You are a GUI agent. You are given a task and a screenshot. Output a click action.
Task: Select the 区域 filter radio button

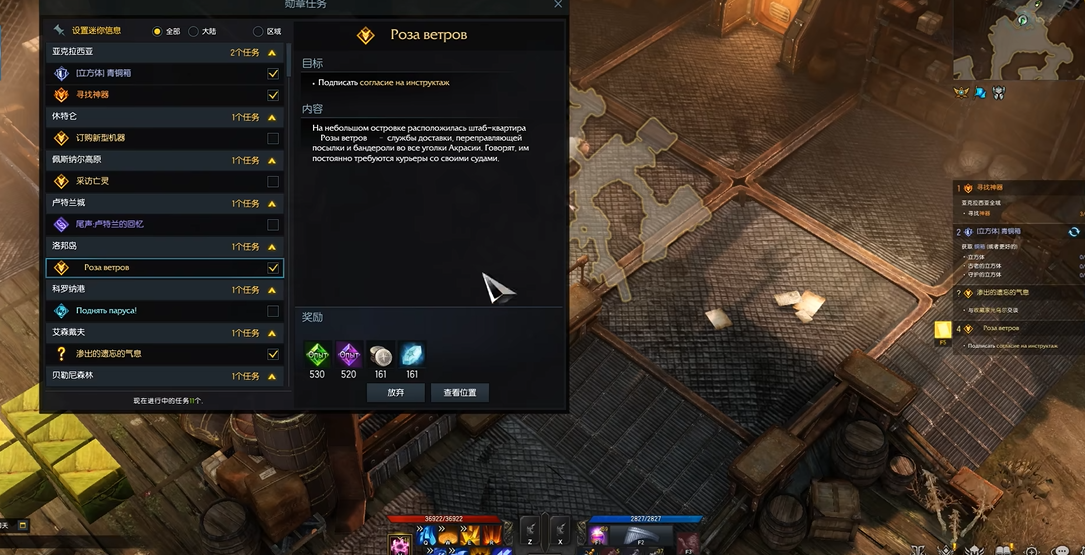pyautogui.click(x=258, y=31)
